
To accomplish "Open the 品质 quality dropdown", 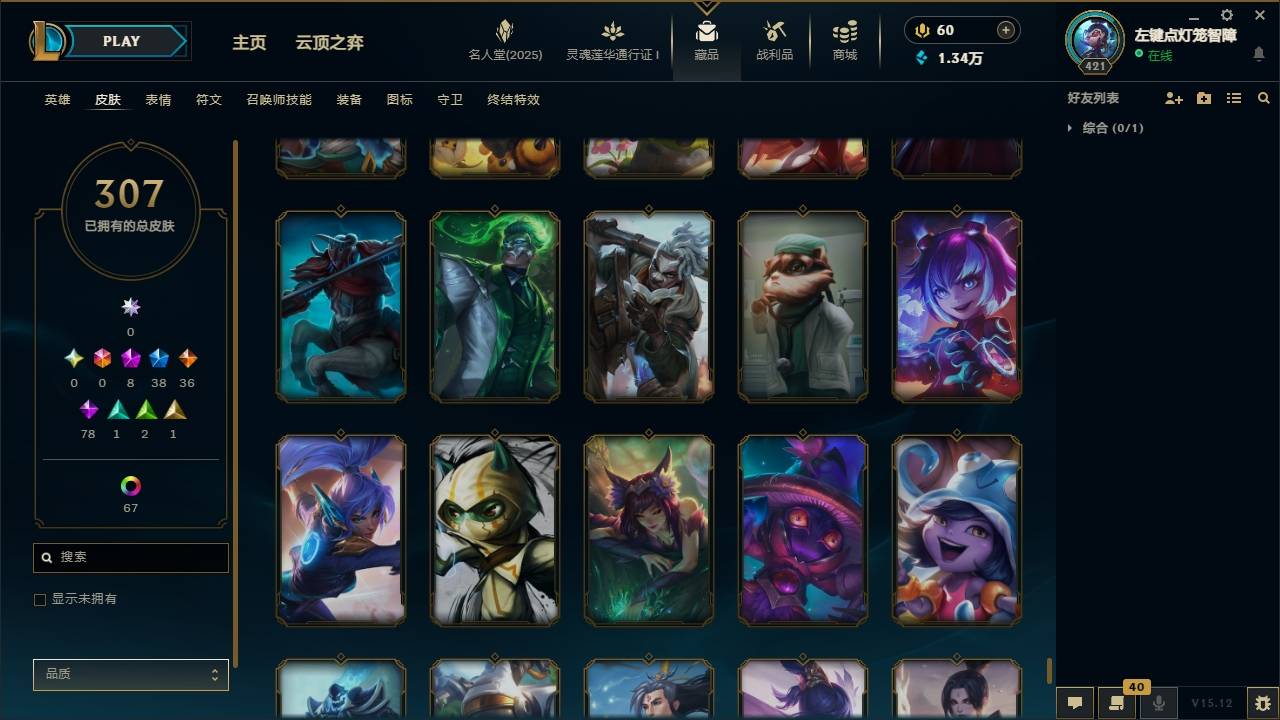I will 130,674.
